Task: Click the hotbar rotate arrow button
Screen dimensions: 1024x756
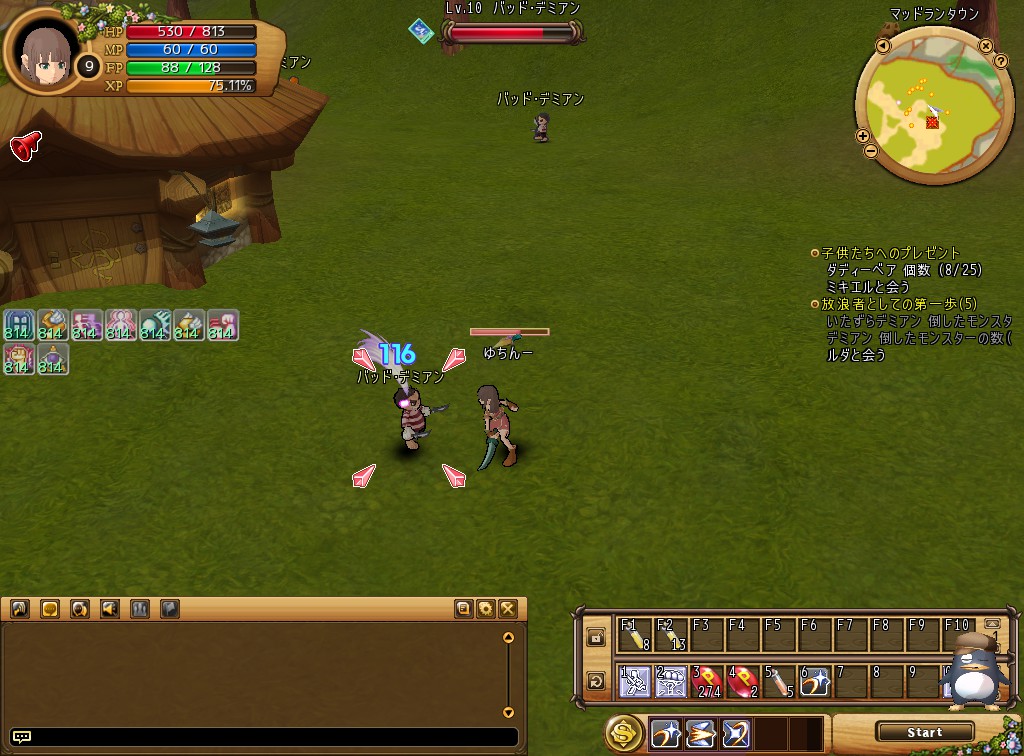Action: [596, 682]
